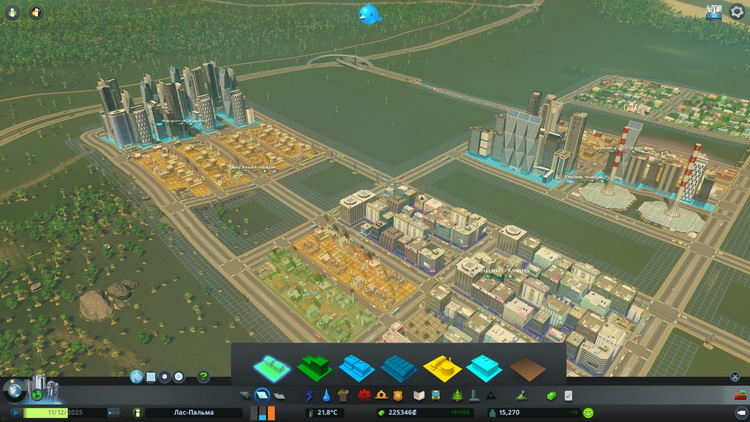Open the green money economy panel
The image size is (750, 422).
[x=550, y=396]
